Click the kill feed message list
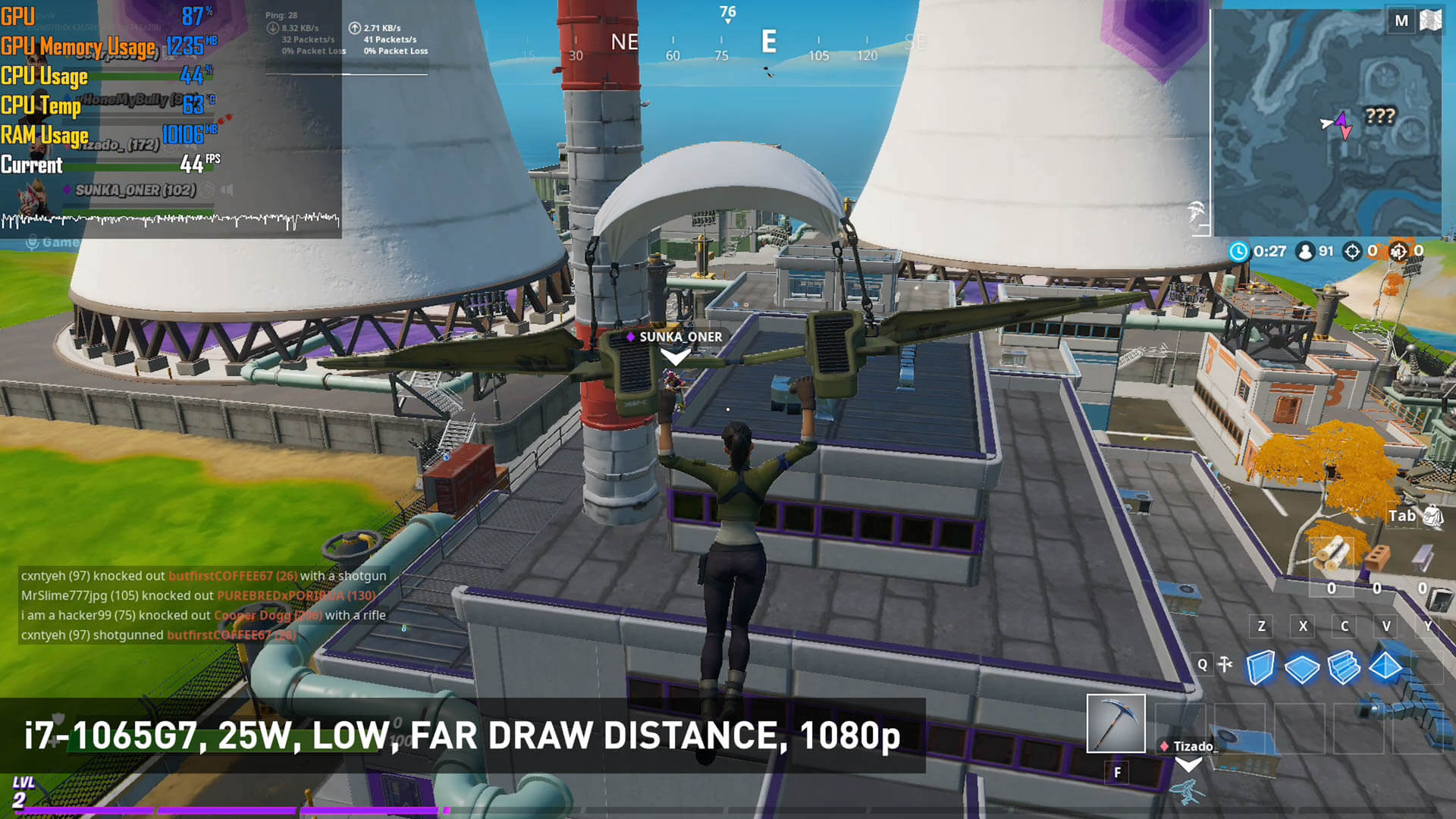1456x819 pixels. [203, 605]
